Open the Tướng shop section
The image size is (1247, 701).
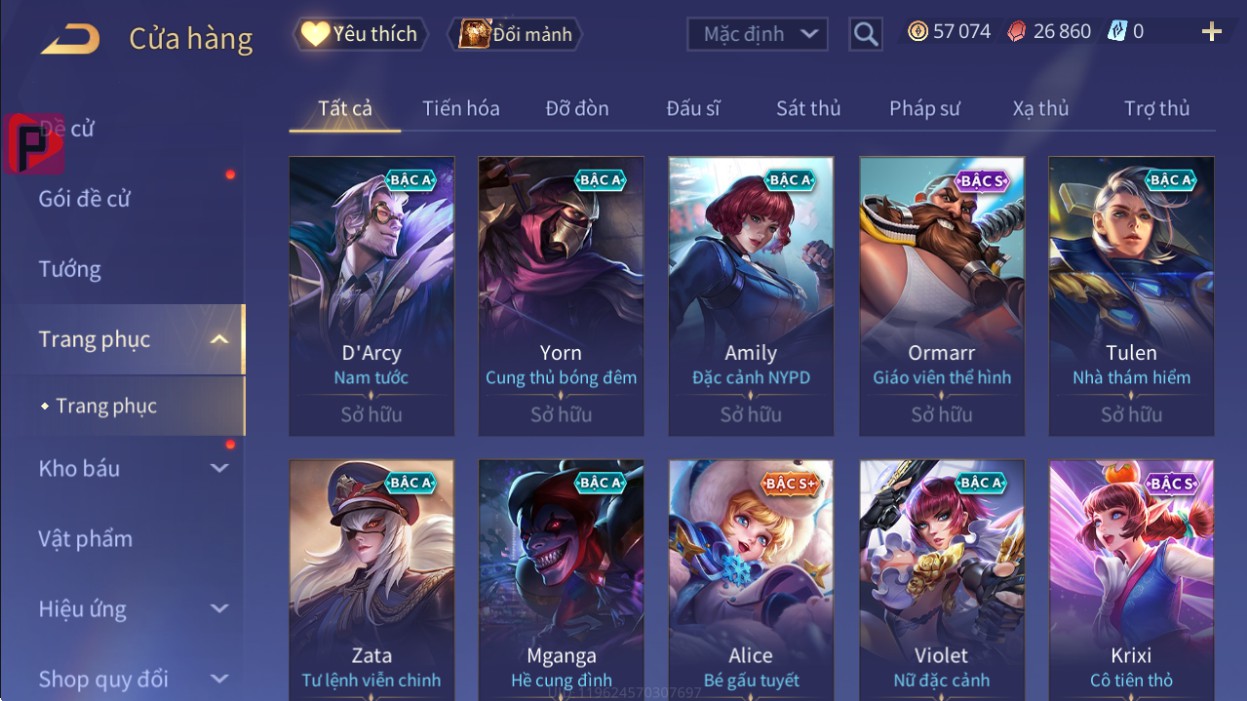tap(70, 269)
